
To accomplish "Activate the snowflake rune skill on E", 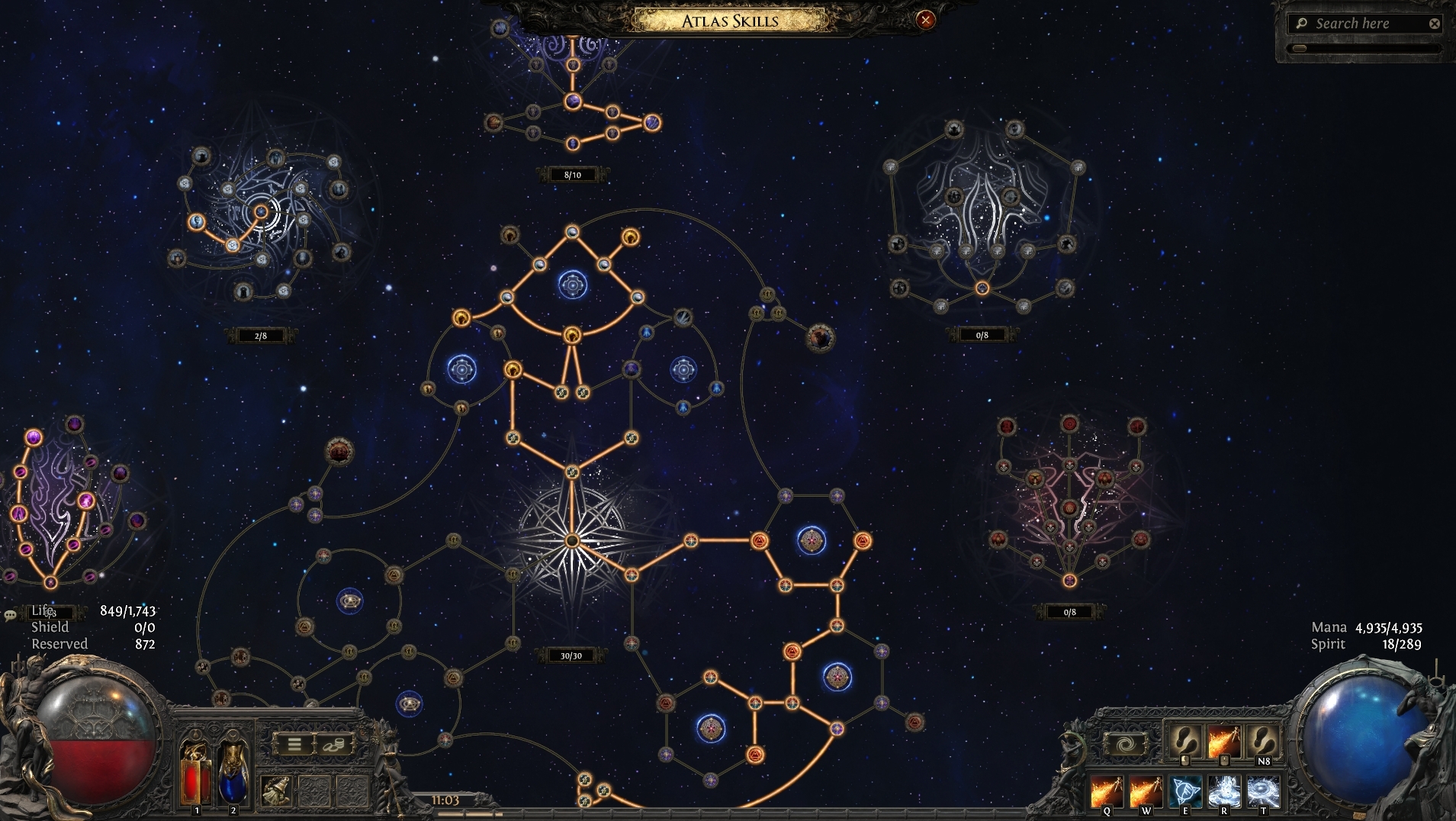I will (1185, 792).
